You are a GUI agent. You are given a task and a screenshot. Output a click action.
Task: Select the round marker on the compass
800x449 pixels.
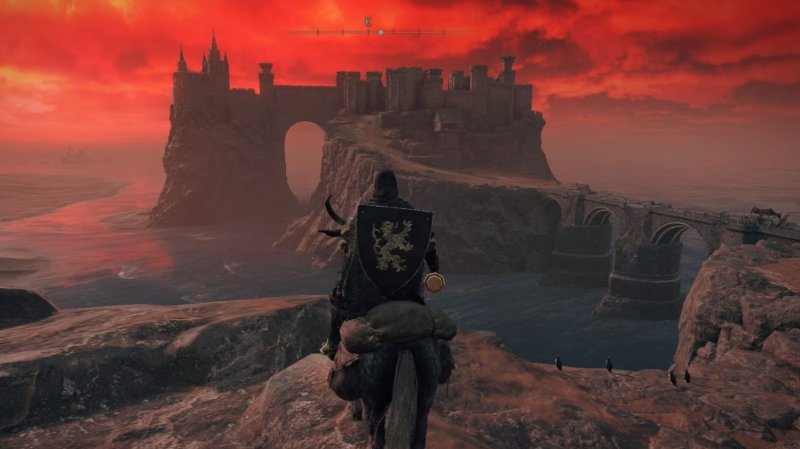coord(380,32)
